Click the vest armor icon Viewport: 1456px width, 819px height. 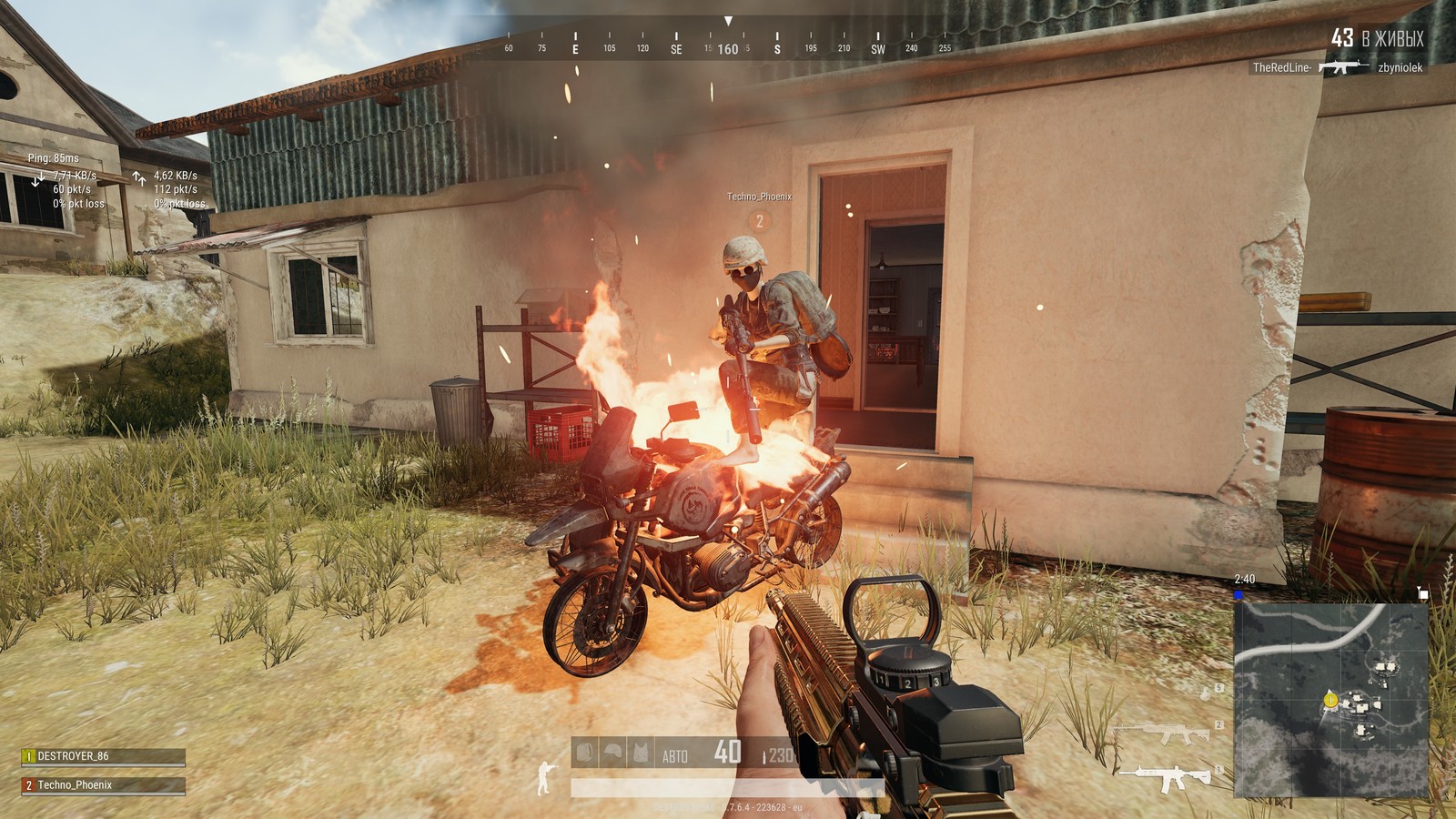point(642,753)
